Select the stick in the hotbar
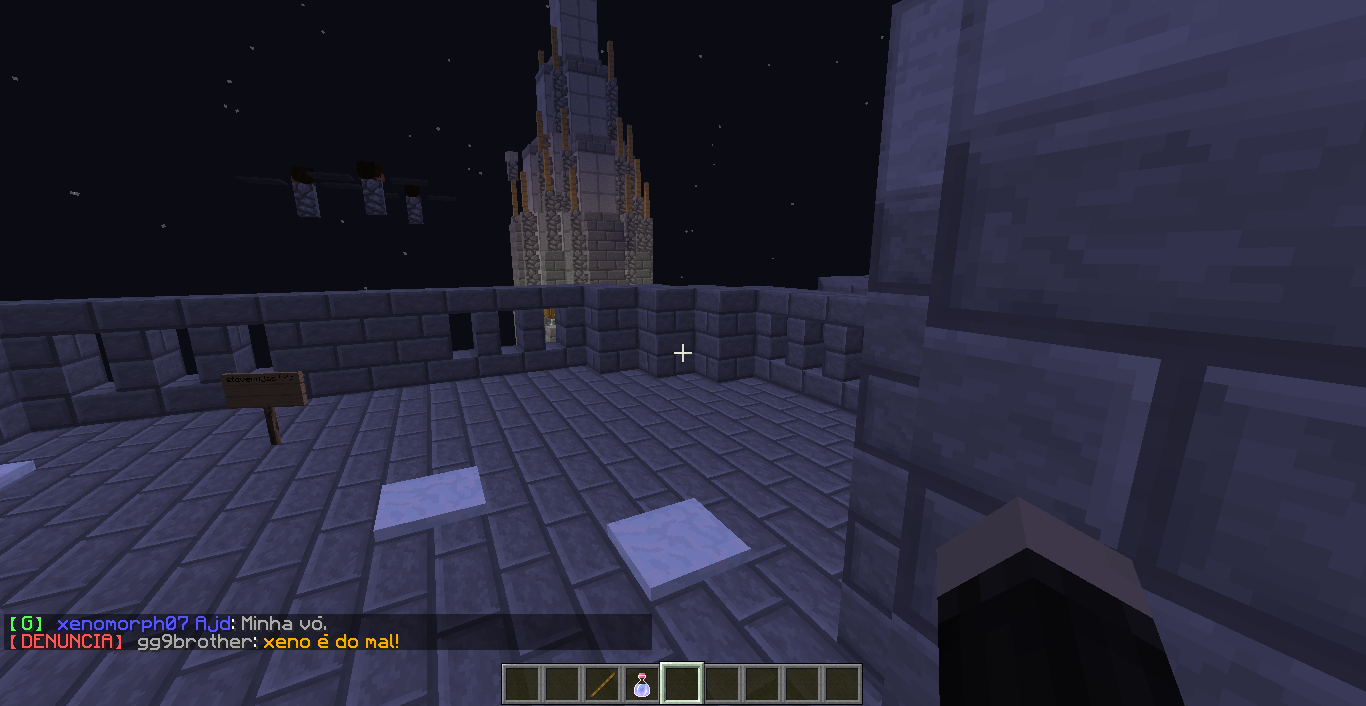 602,684
